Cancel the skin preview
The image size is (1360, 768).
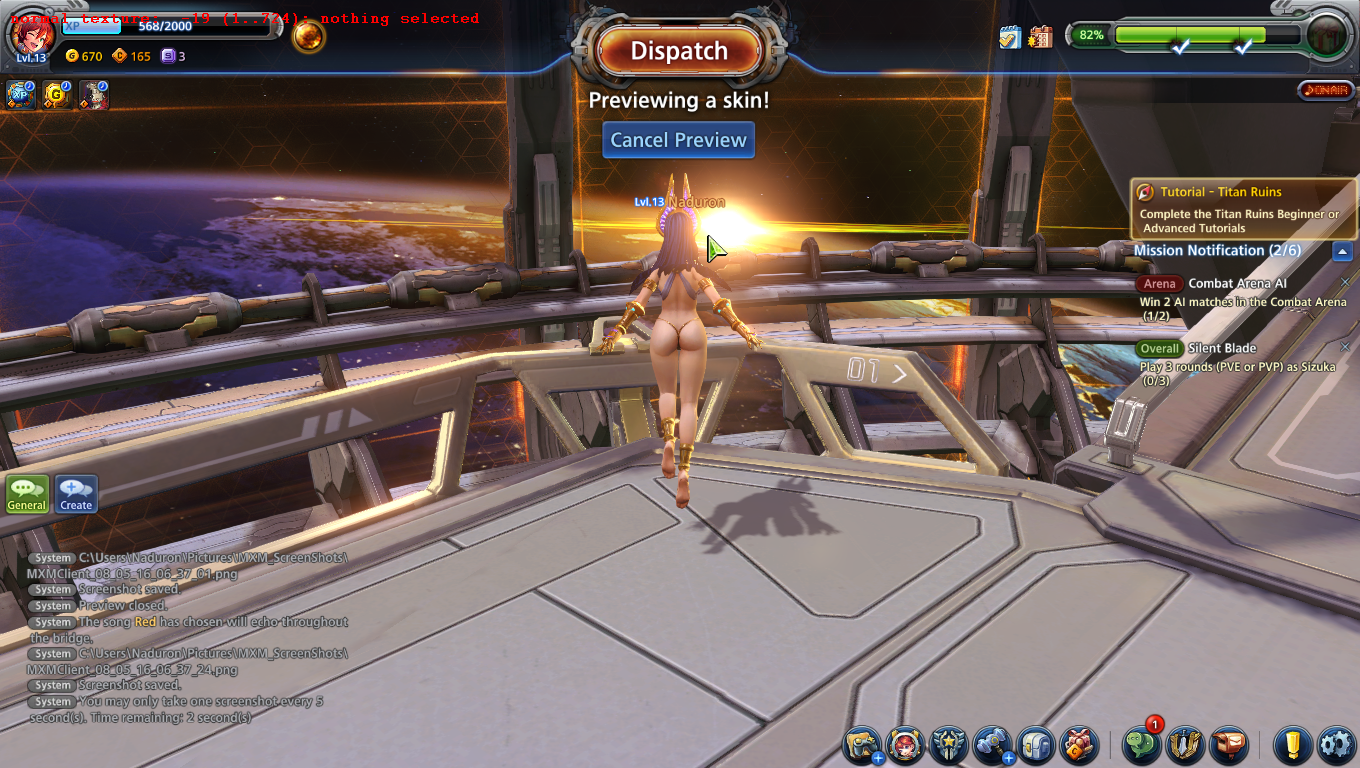[678, 140]
